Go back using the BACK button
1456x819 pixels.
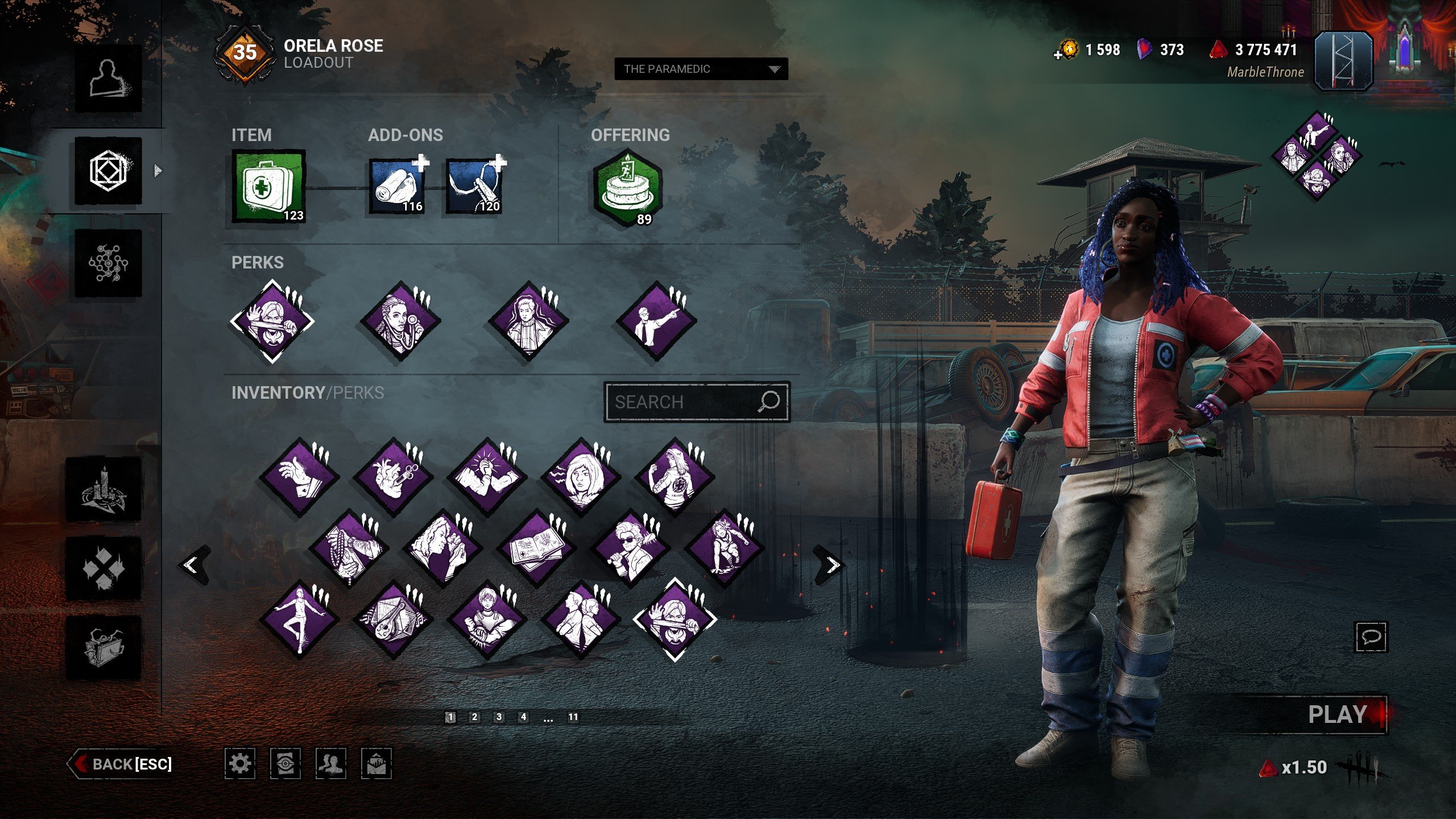(x=121, y=763)
